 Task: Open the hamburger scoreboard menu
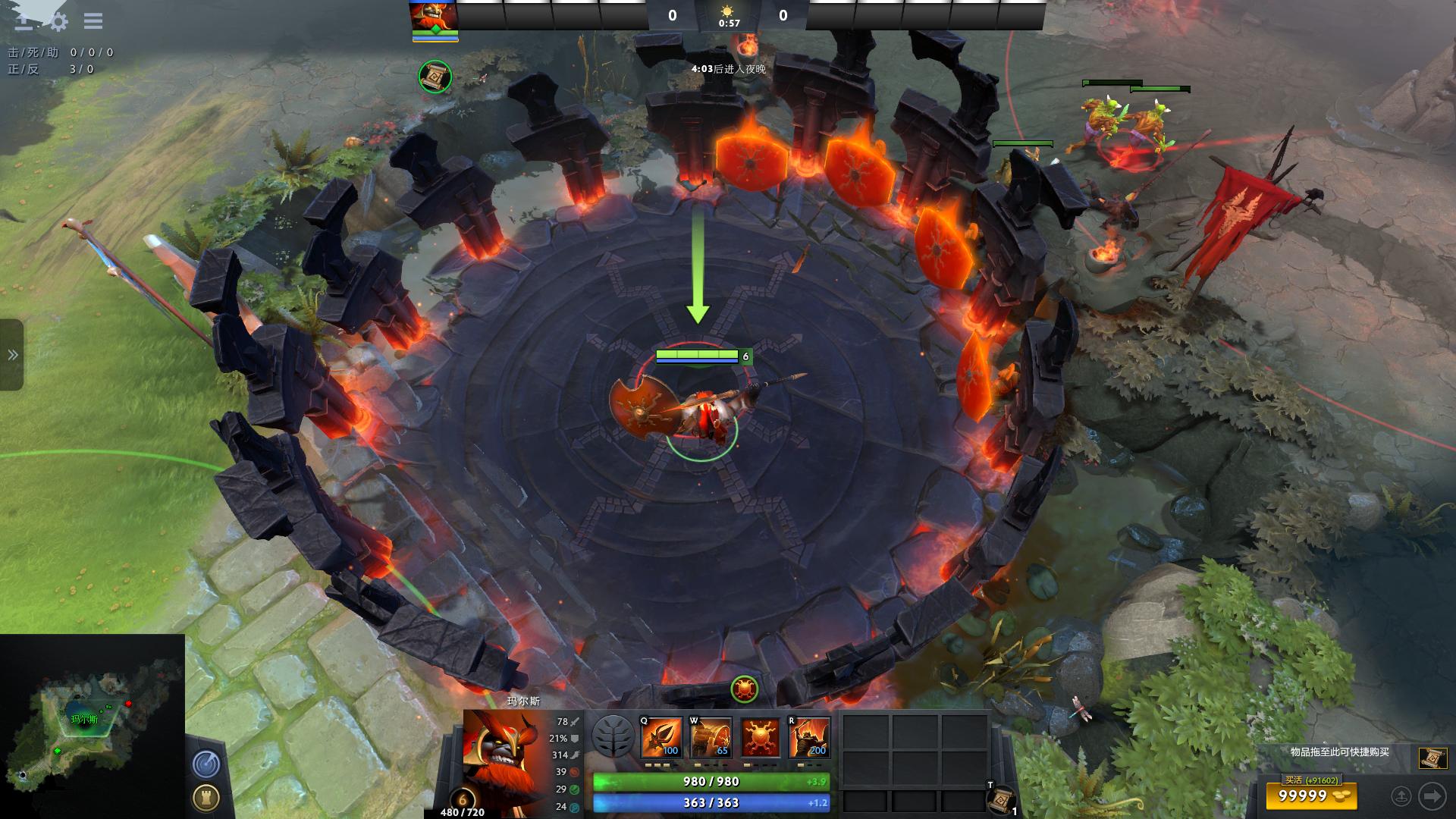[x=93, y=21]
